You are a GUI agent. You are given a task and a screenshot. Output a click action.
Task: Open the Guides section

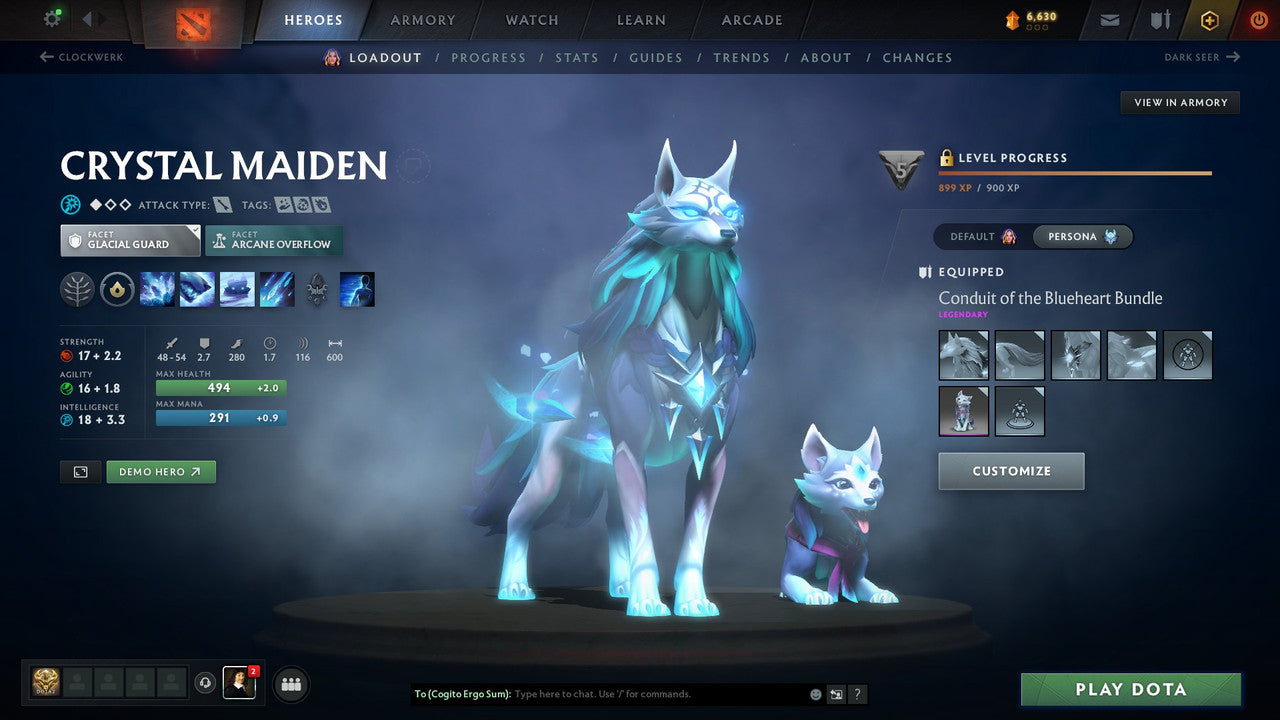655,57
